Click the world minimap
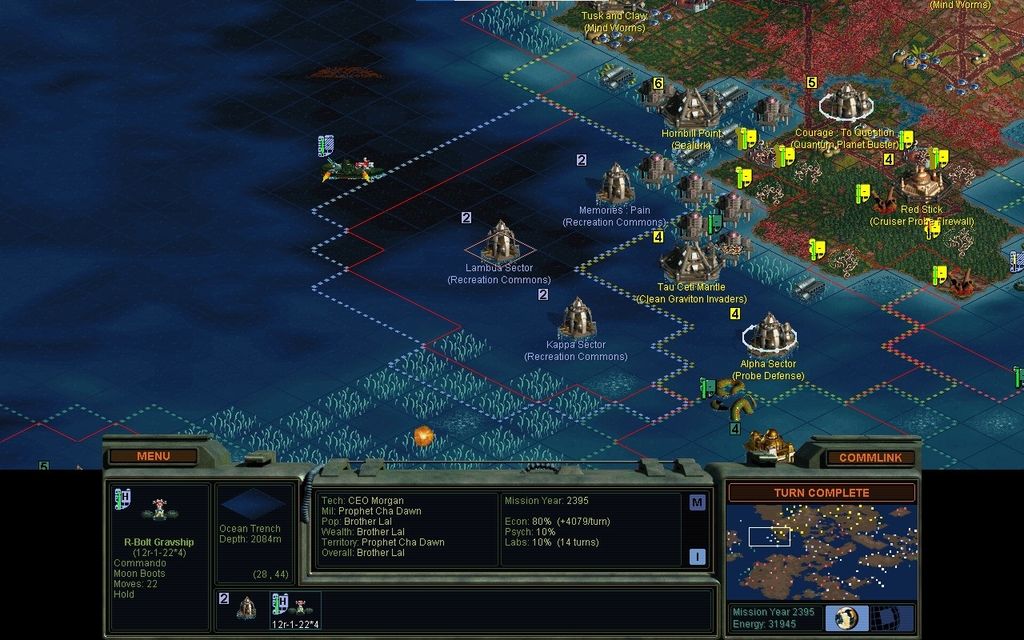The width and height of the screenshot is (1024, 640). pyautogui.click(x=821, y=551)
